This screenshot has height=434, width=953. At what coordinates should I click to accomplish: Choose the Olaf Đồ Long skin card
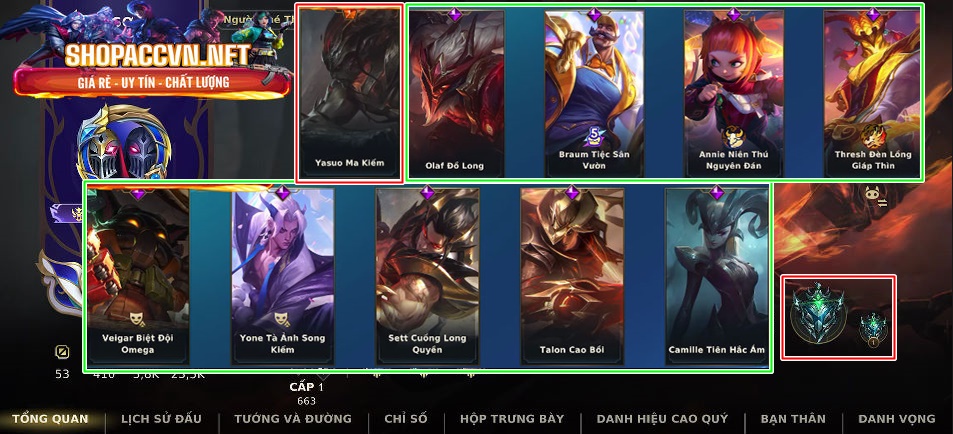pyautogui.click(x=454, y=92)
